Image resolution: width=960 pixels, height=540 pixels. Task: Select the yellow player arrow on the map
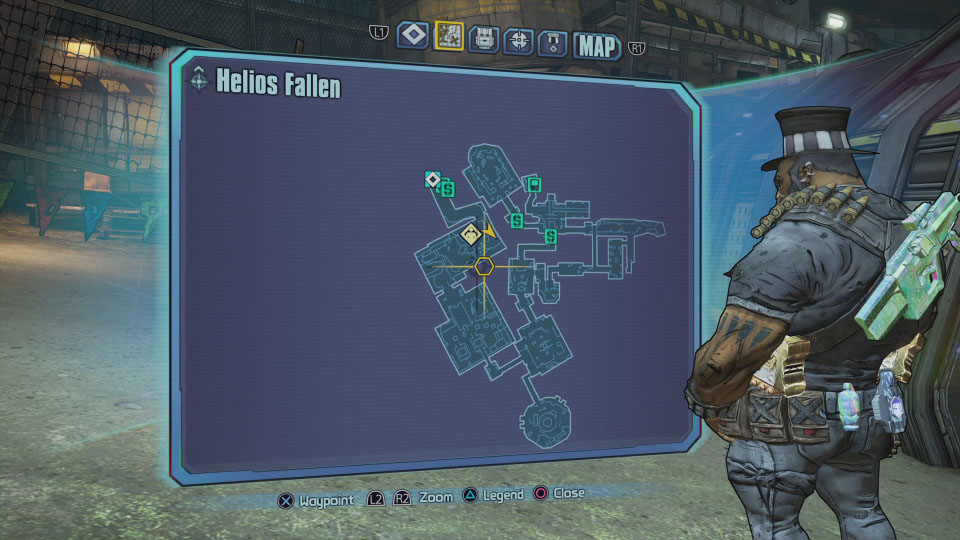489,231
